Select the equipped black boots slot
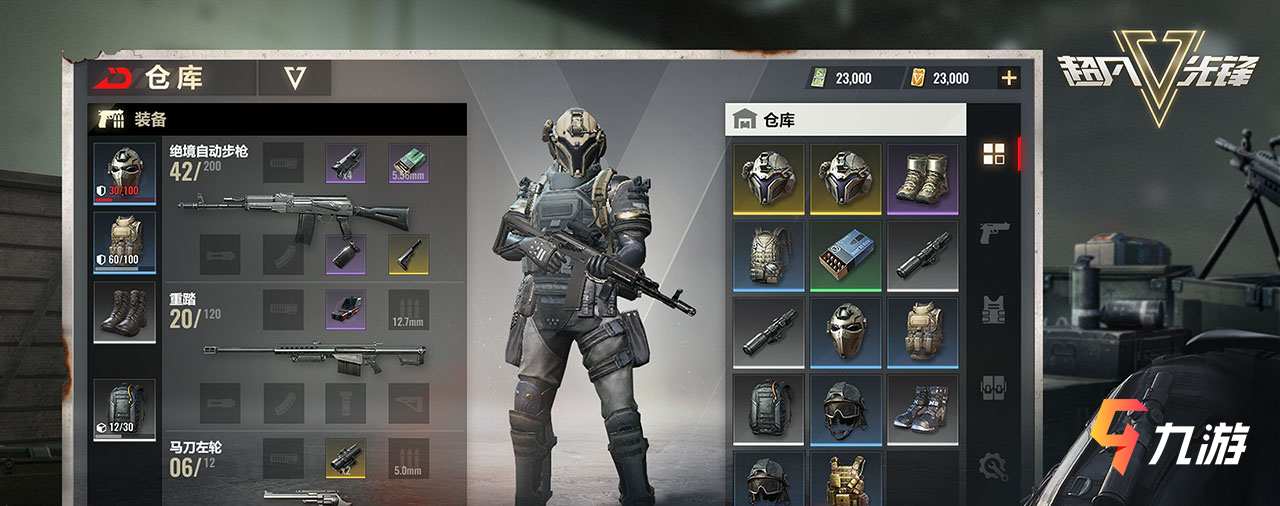 click(x=124, y=311)
